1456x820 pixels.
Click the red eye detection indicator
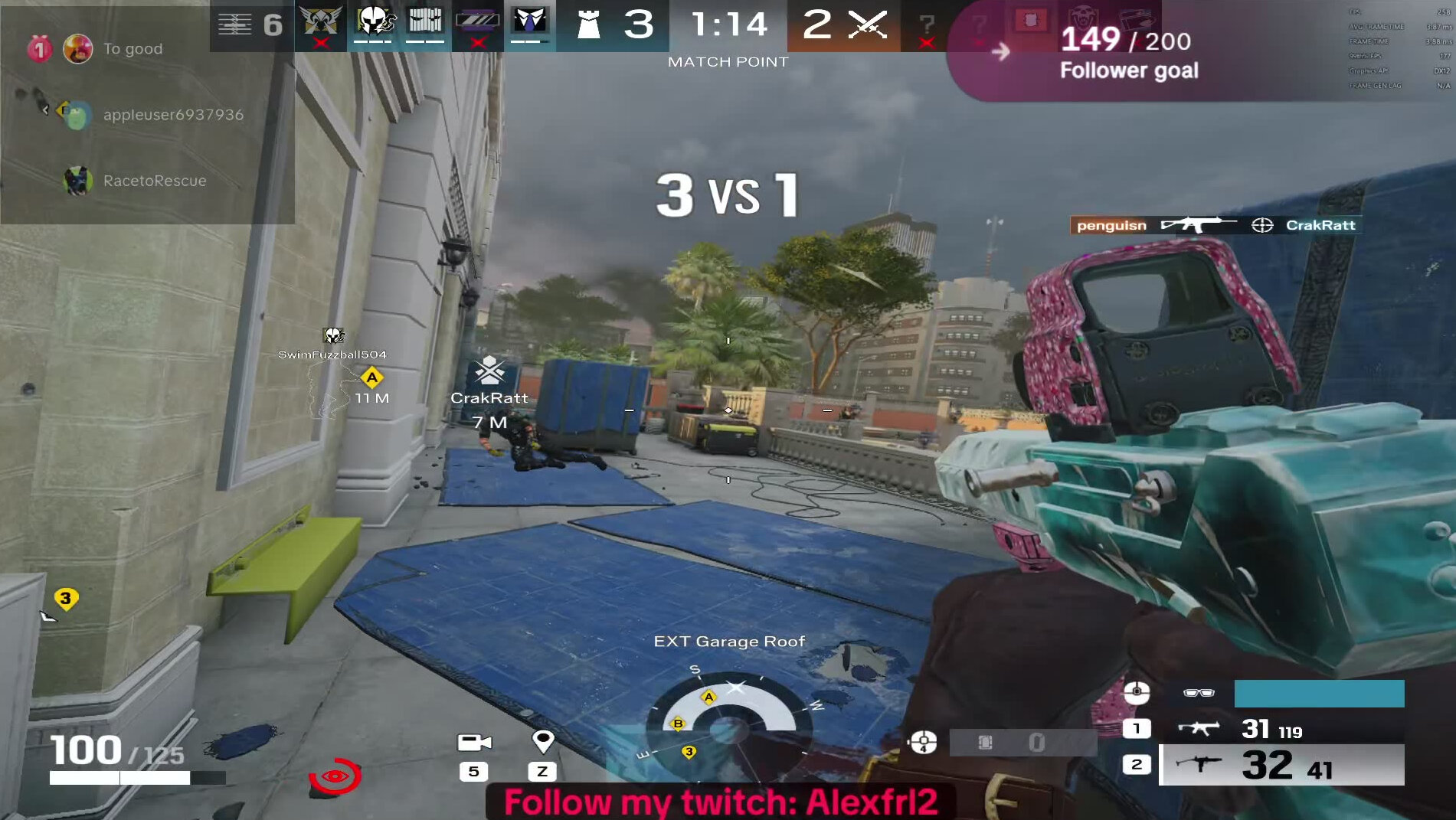click(335, 776)
